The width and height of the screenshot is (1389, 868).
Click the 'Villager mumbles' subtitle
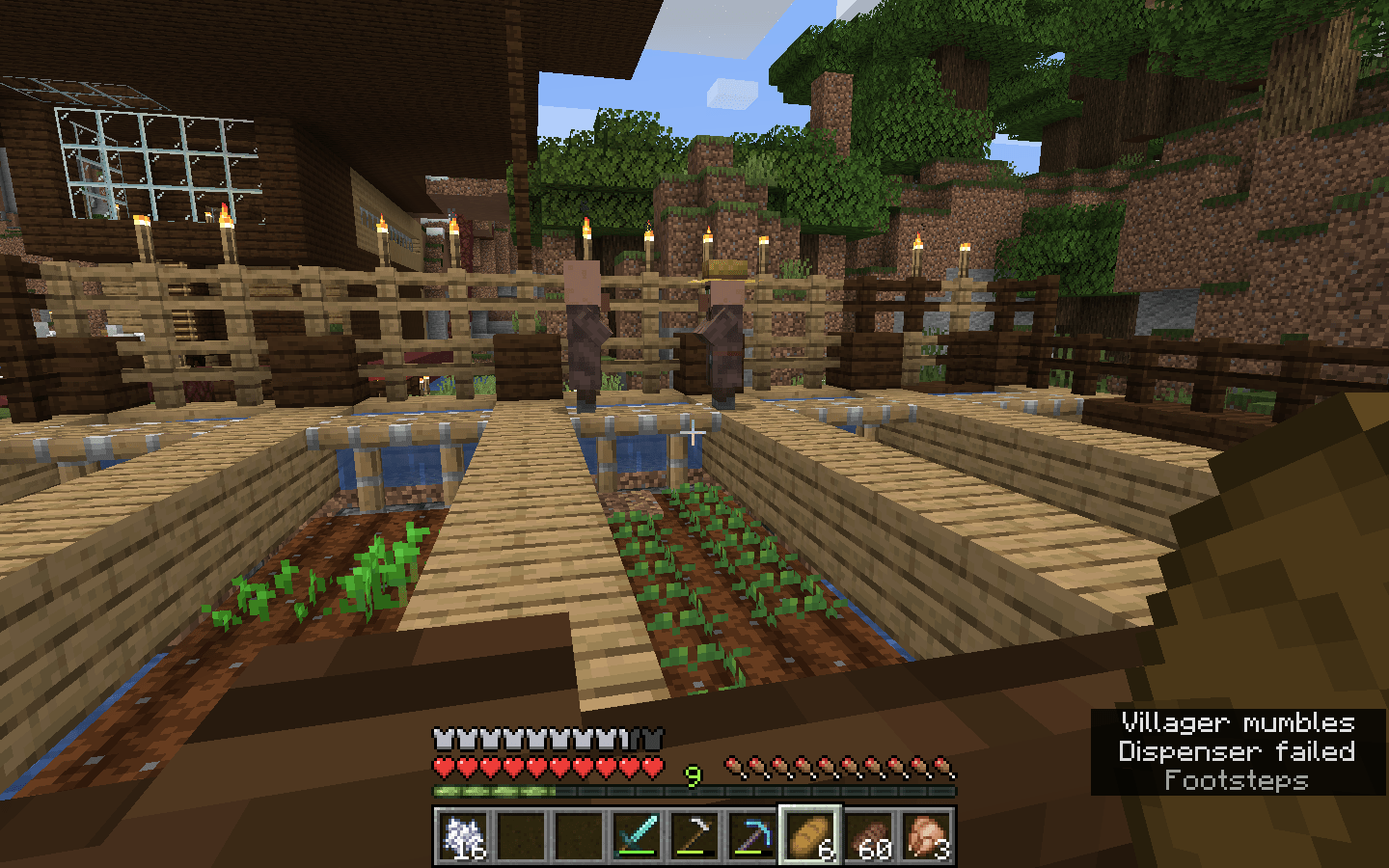[1238, 723]
